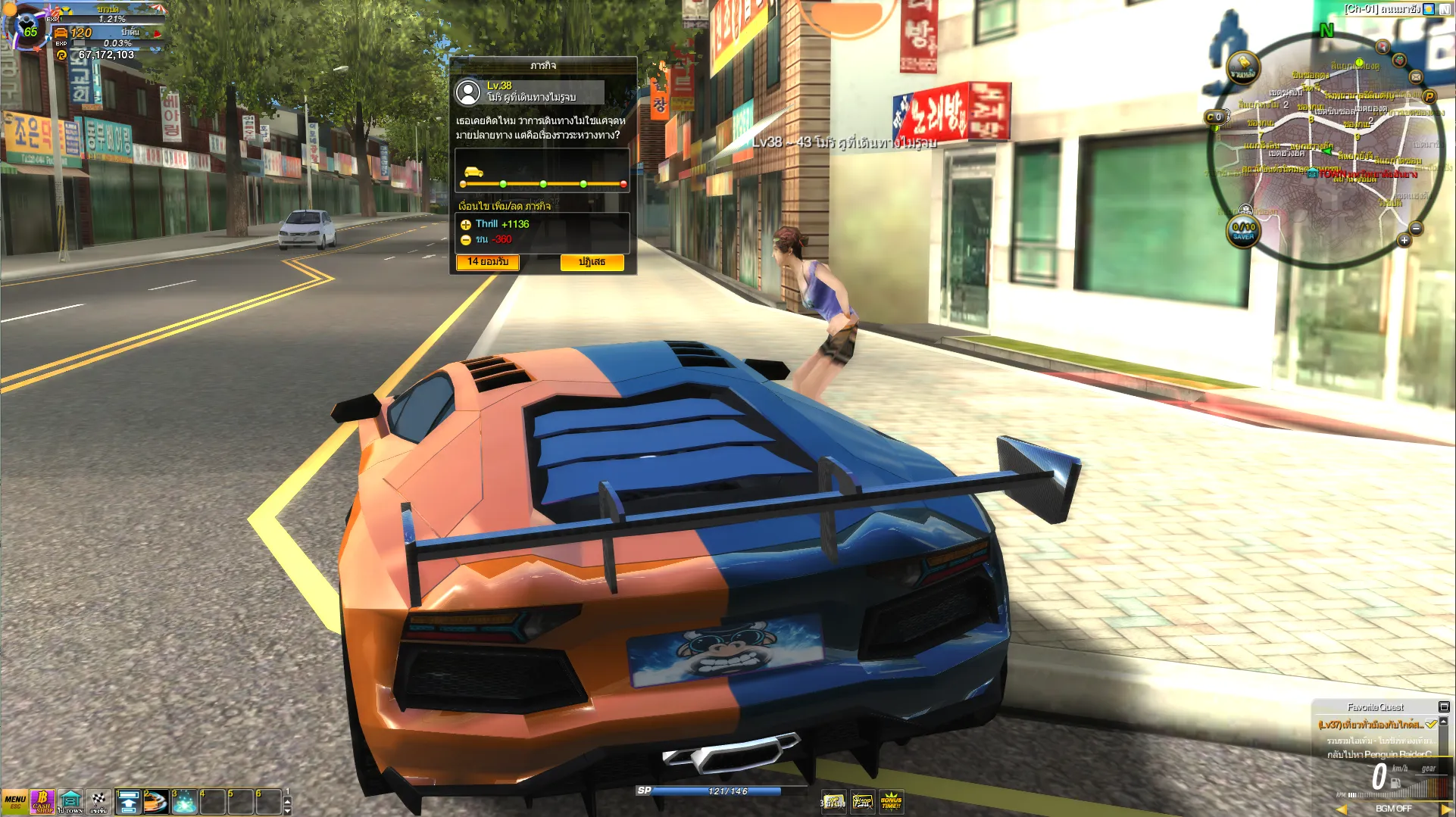Minimize the Favorite Quest panel
1456x817 pixels.
[x=1444, y=706]
